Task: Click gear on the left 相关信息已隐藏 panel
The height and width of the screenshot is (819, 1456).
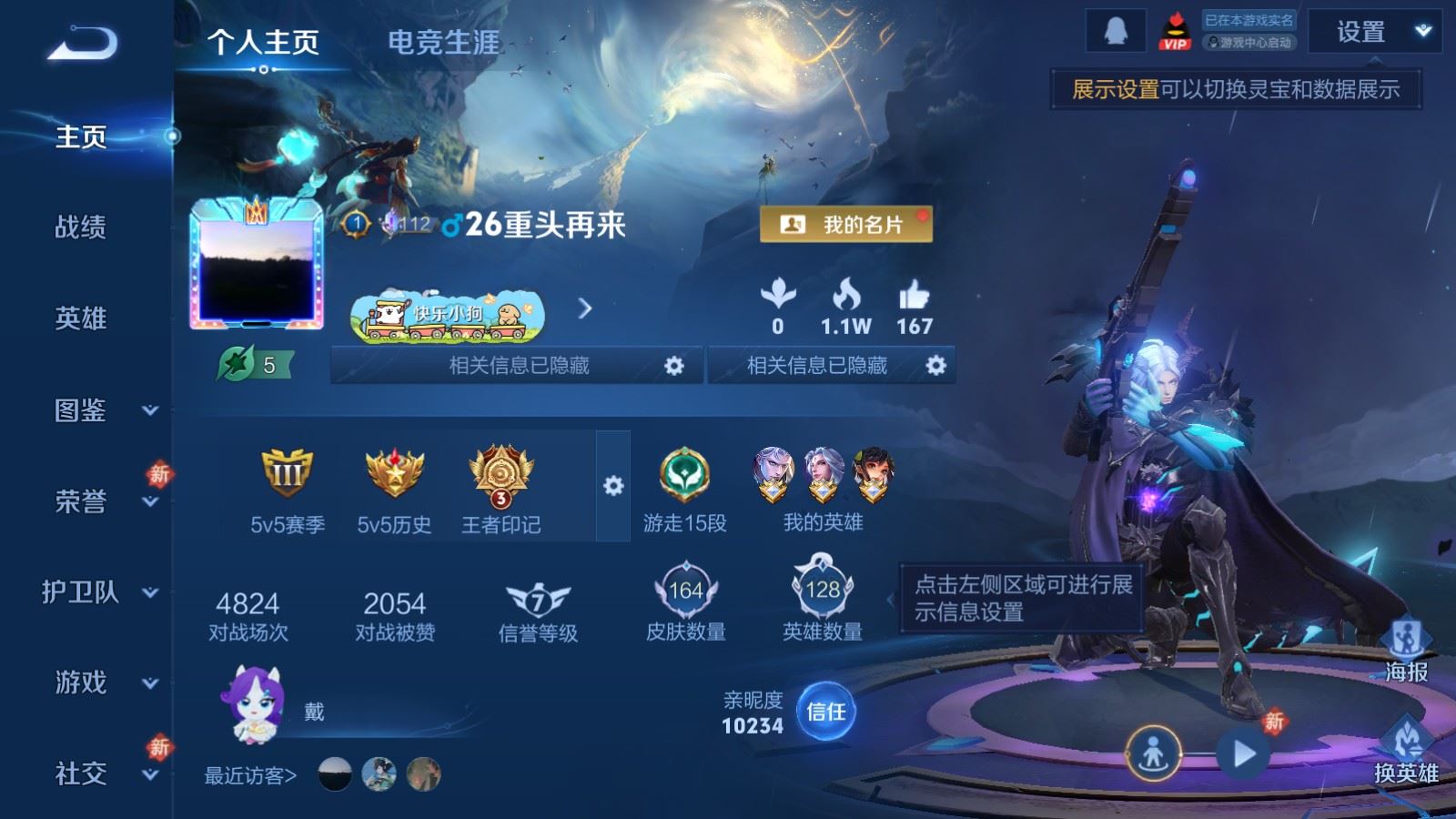Action: tap(673, 365)
